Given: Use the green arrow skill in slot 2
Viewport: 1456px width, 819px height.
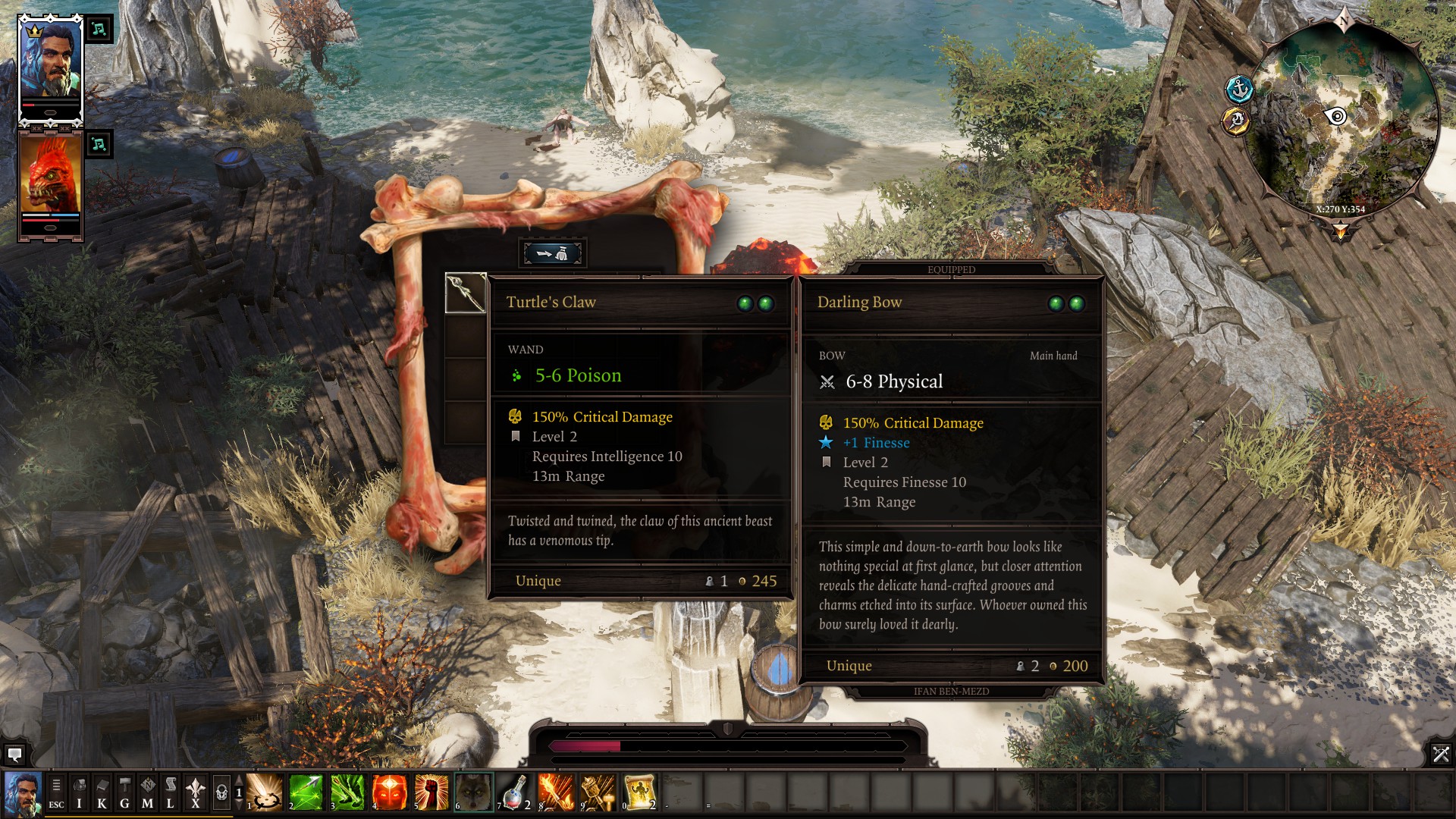Looking at the screenshot, I should pos(306,792).
